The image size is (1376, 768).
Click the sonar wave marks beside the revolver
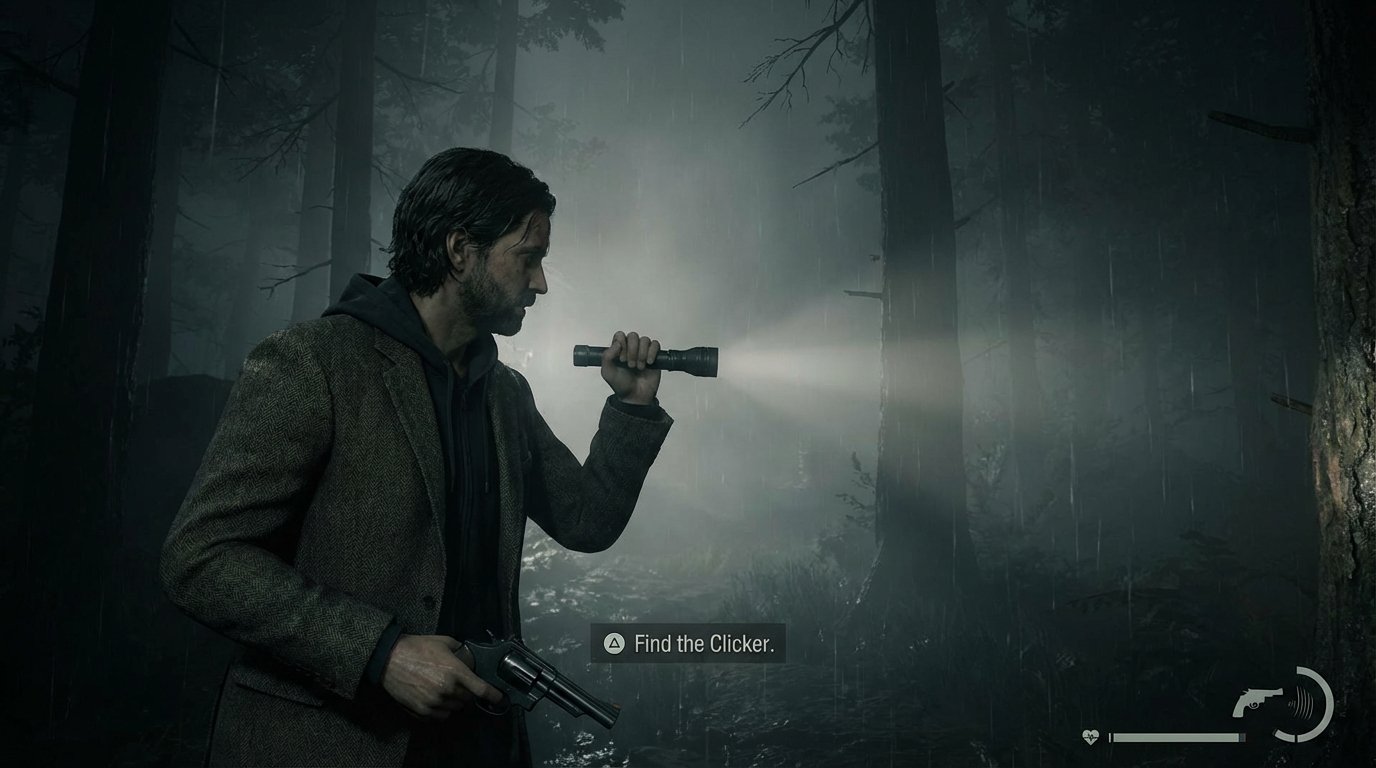pos(1302,704)
